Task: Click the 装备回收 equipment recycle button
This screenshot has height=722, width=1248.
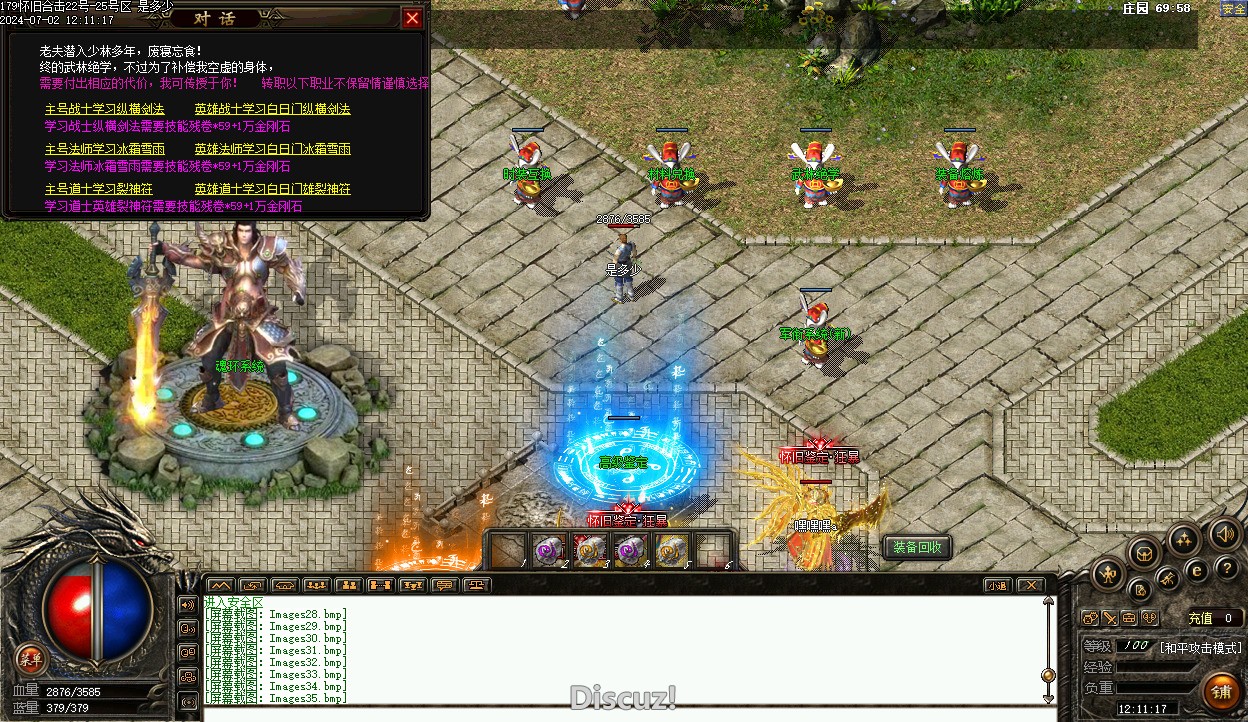Action: pyautogui.click(x=917, y=547)
